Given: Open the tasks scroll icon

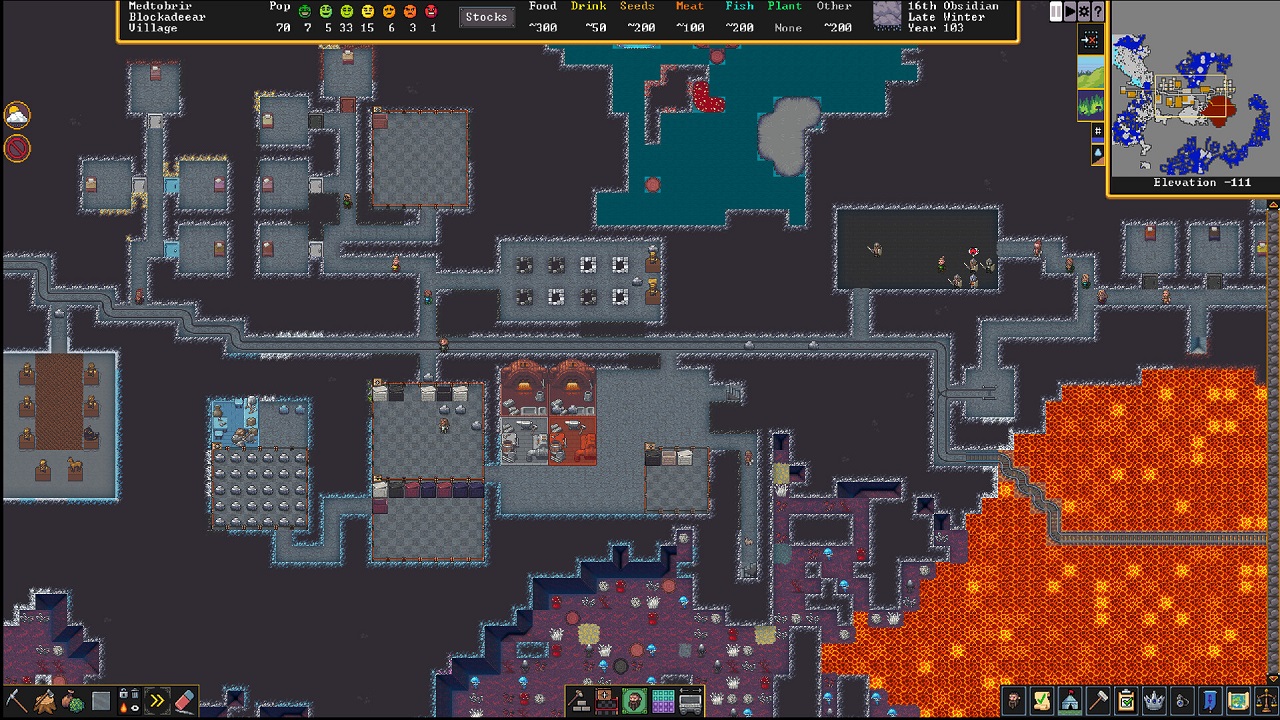Looking at the screenshot, I should (1041, 700).
